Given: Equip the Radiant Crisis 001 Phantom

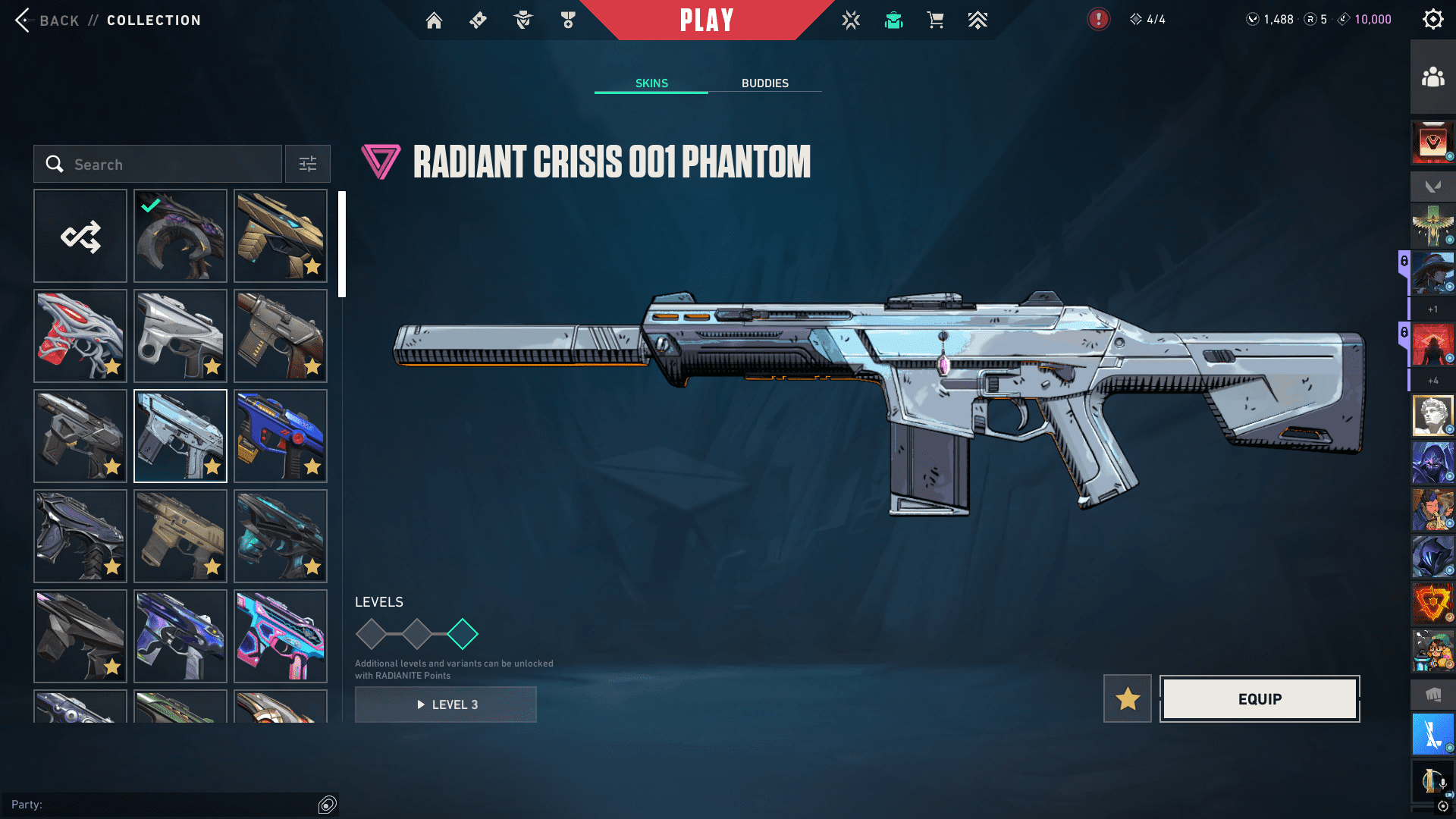Looking at the screenshot, I should coord(1260,699).
